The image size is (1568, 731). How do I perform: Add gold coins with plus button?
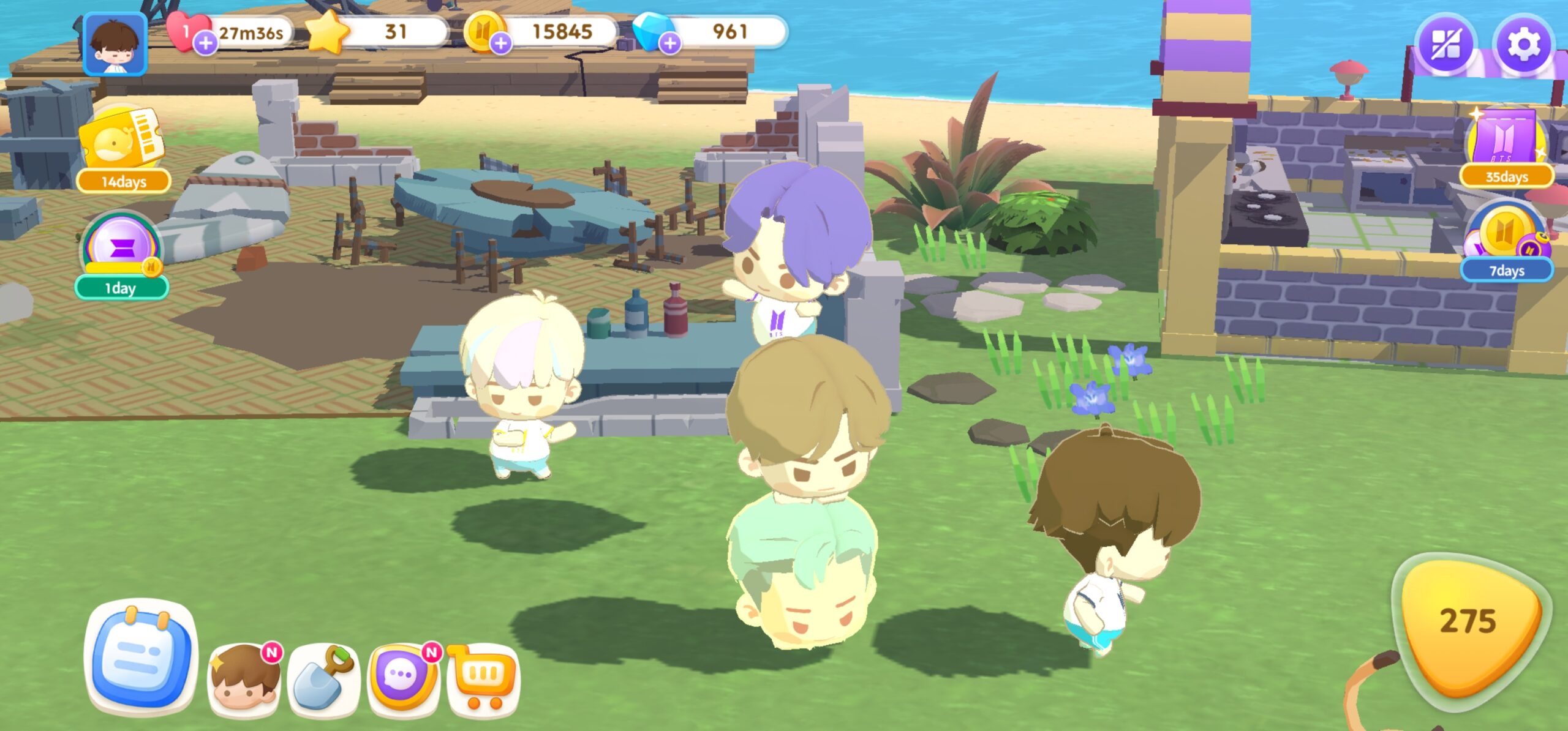click(x=501, y=43)
